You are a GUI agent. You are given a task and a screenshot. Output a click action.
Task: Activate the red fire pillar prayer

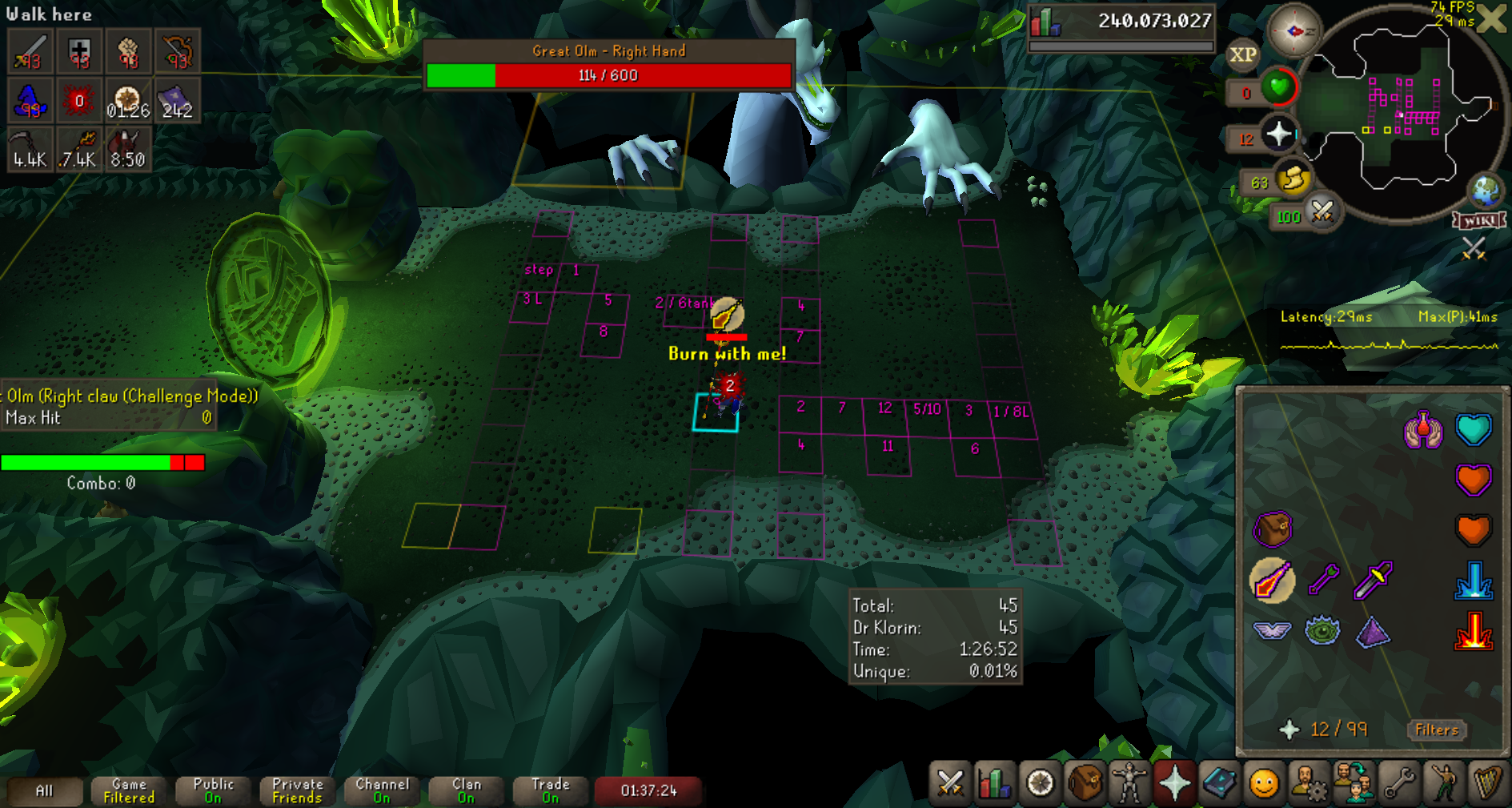1473,630
